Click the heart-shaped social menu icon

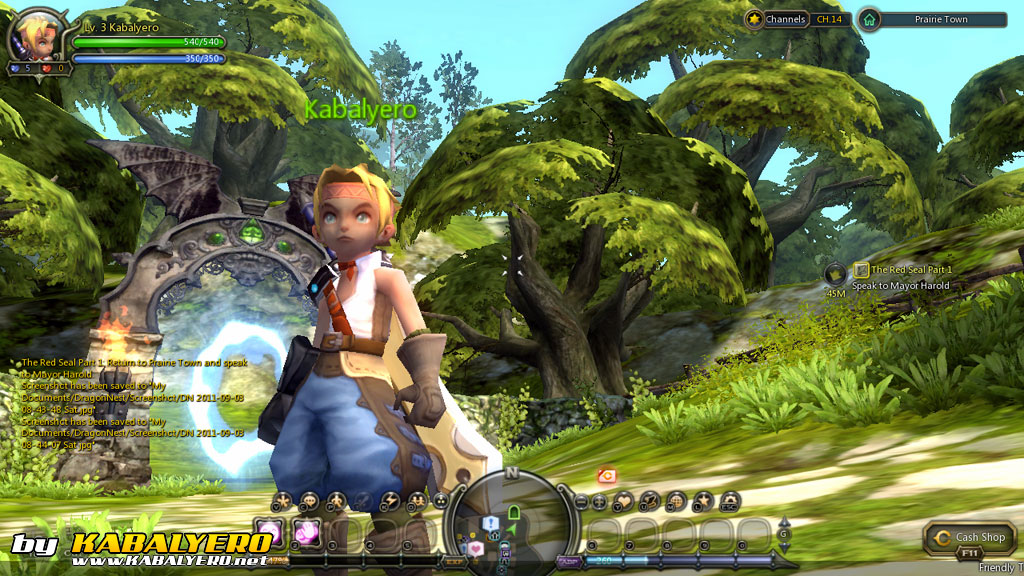pos(624,500)
